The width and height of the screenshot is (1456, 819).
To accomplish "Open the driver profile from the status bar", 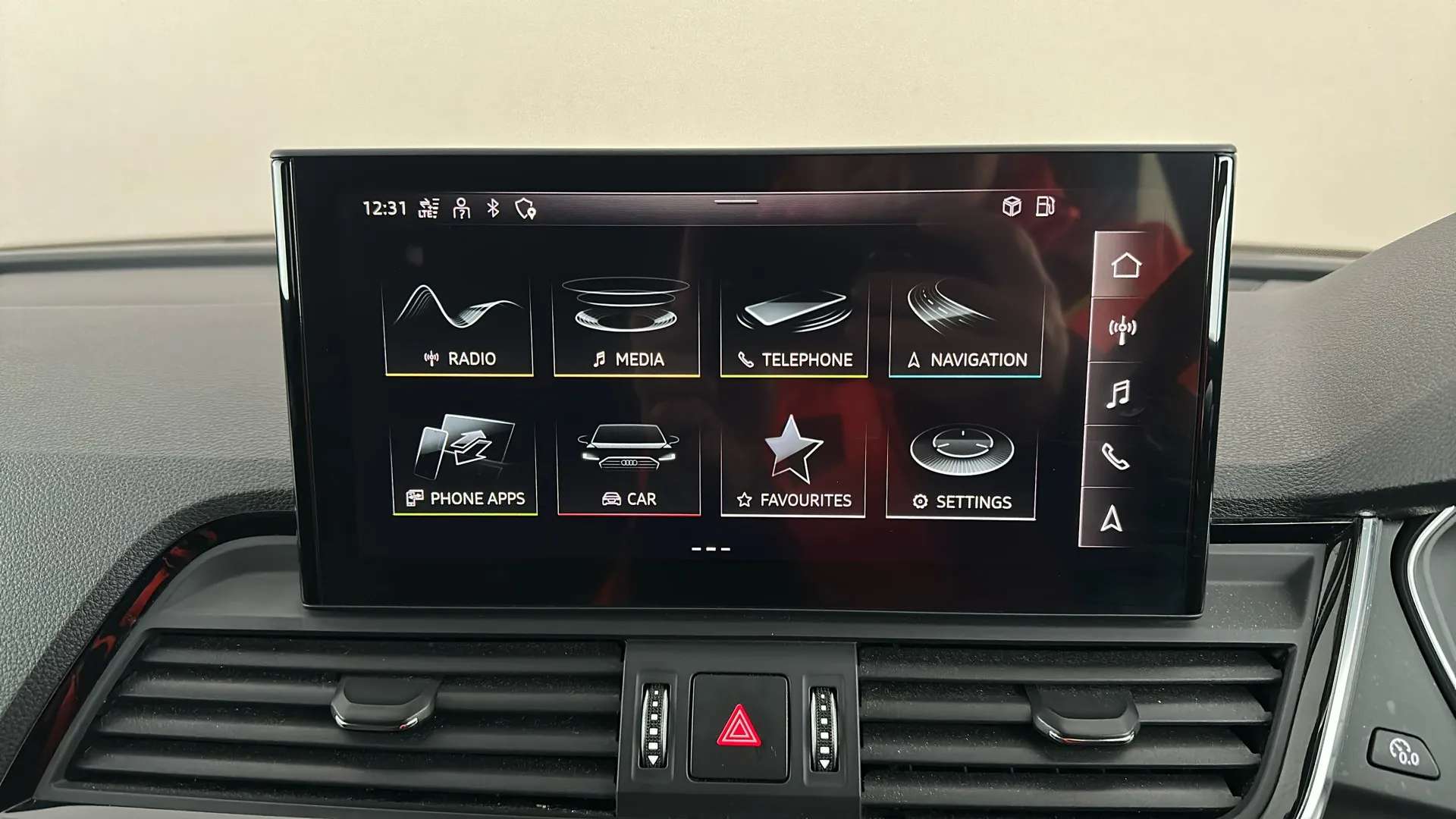I will point(463,209).
